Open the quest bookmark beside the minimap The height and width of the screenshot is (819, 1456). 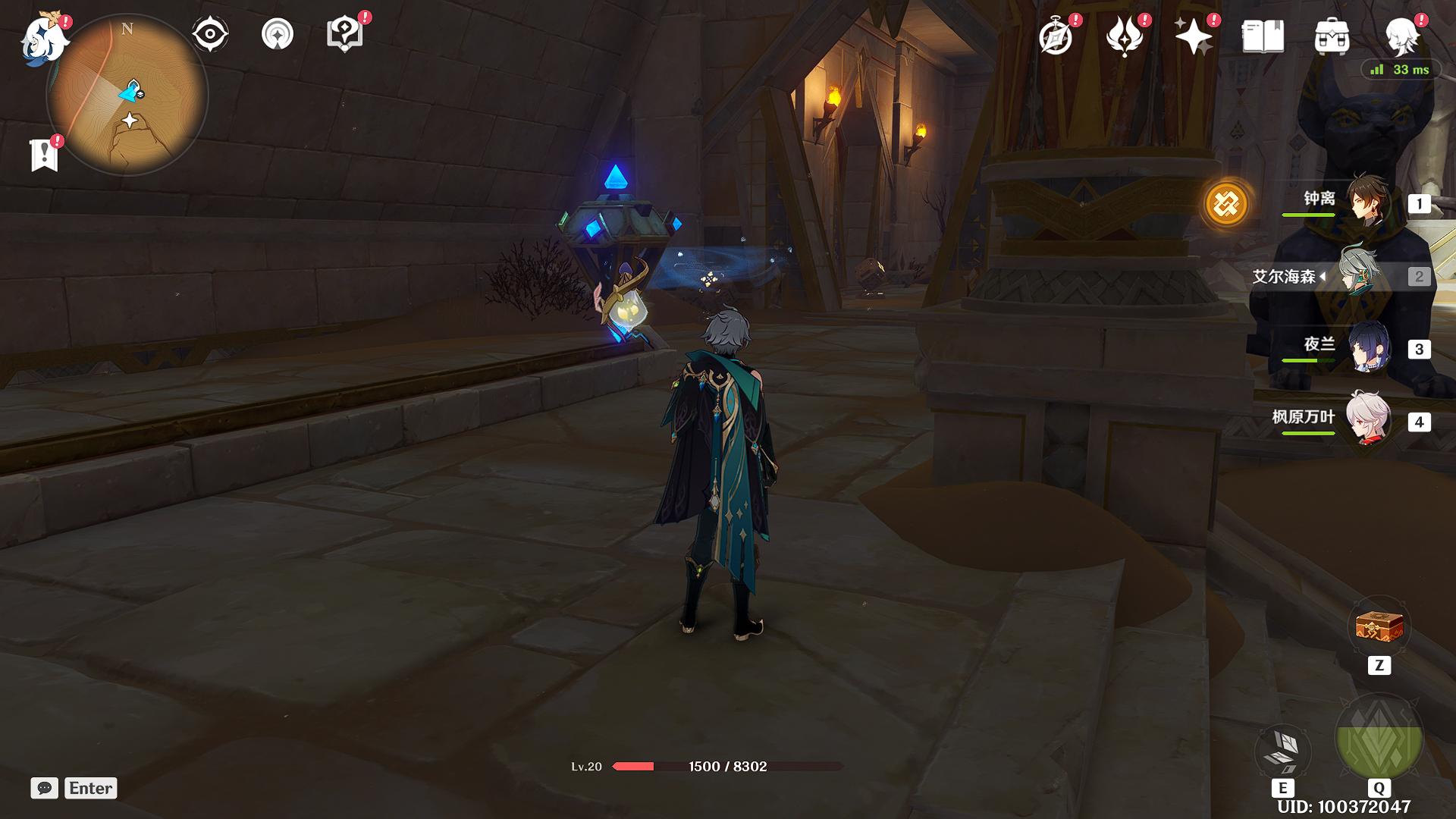coord(44,155)
